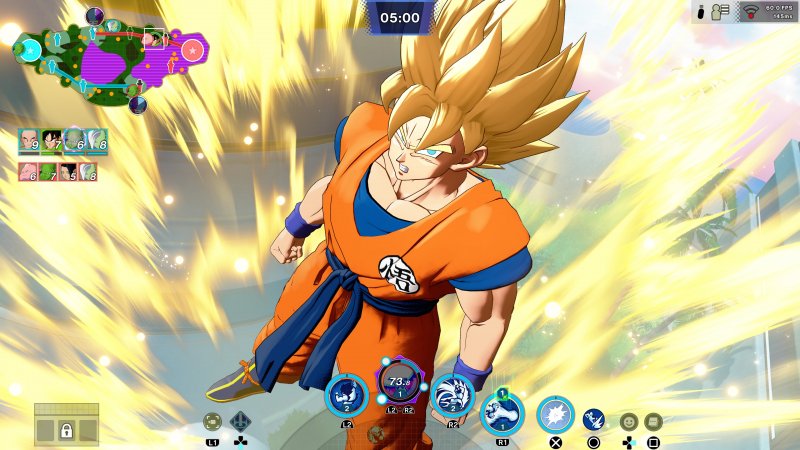Use the spiky aura skill labeled R2

pyautogui.click(x=452, y=396)
